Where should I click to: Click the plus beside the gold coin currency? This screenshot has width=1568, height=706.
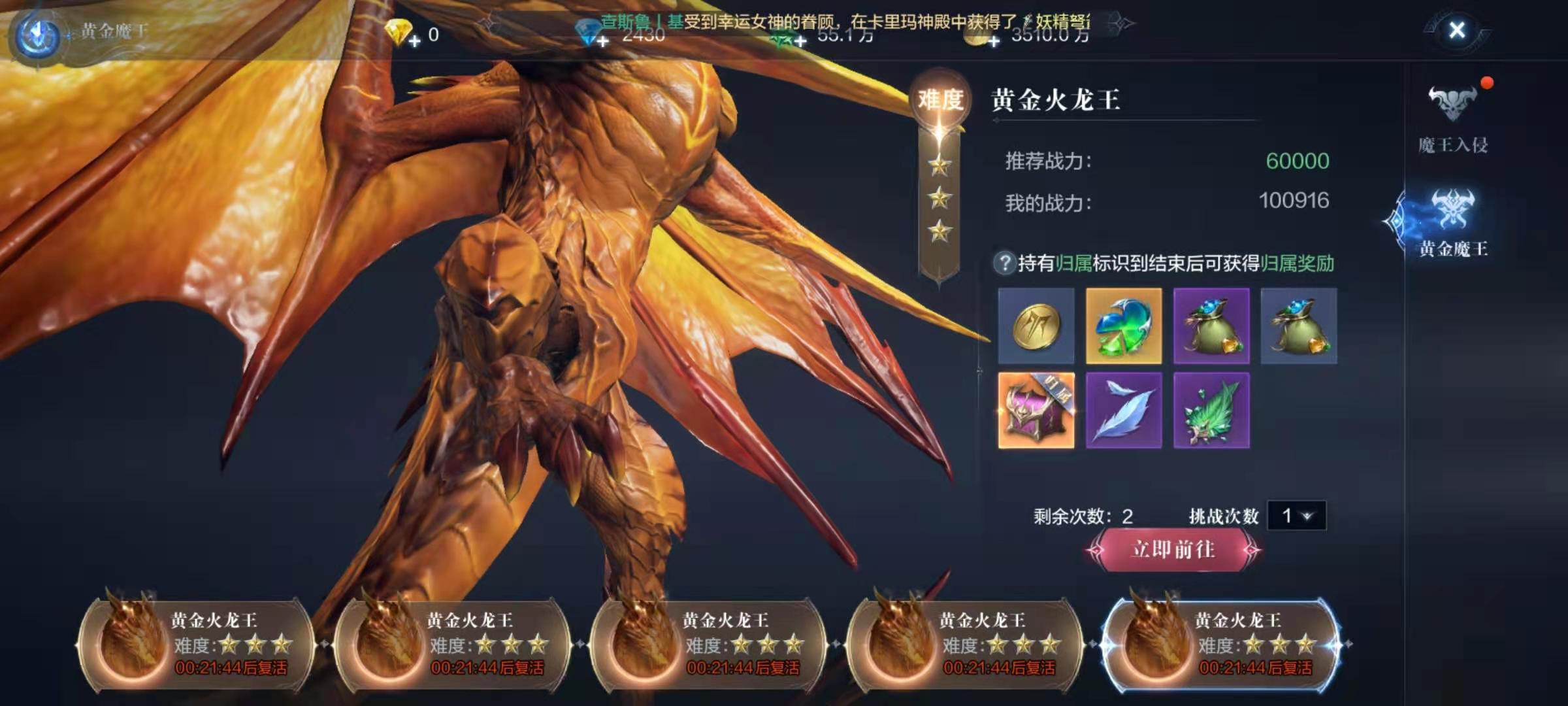click(x=996, y=42)
